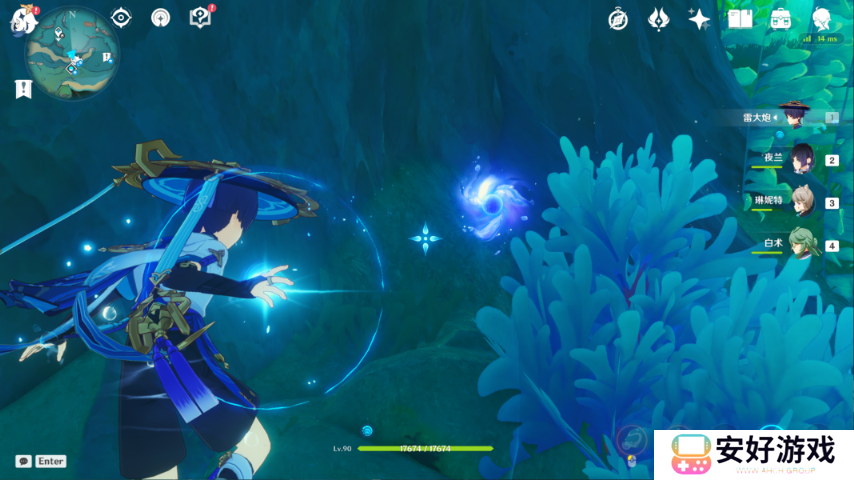Open the Wish star icon
The height and width of the screenshot is (480, 854).
point(699,19)
